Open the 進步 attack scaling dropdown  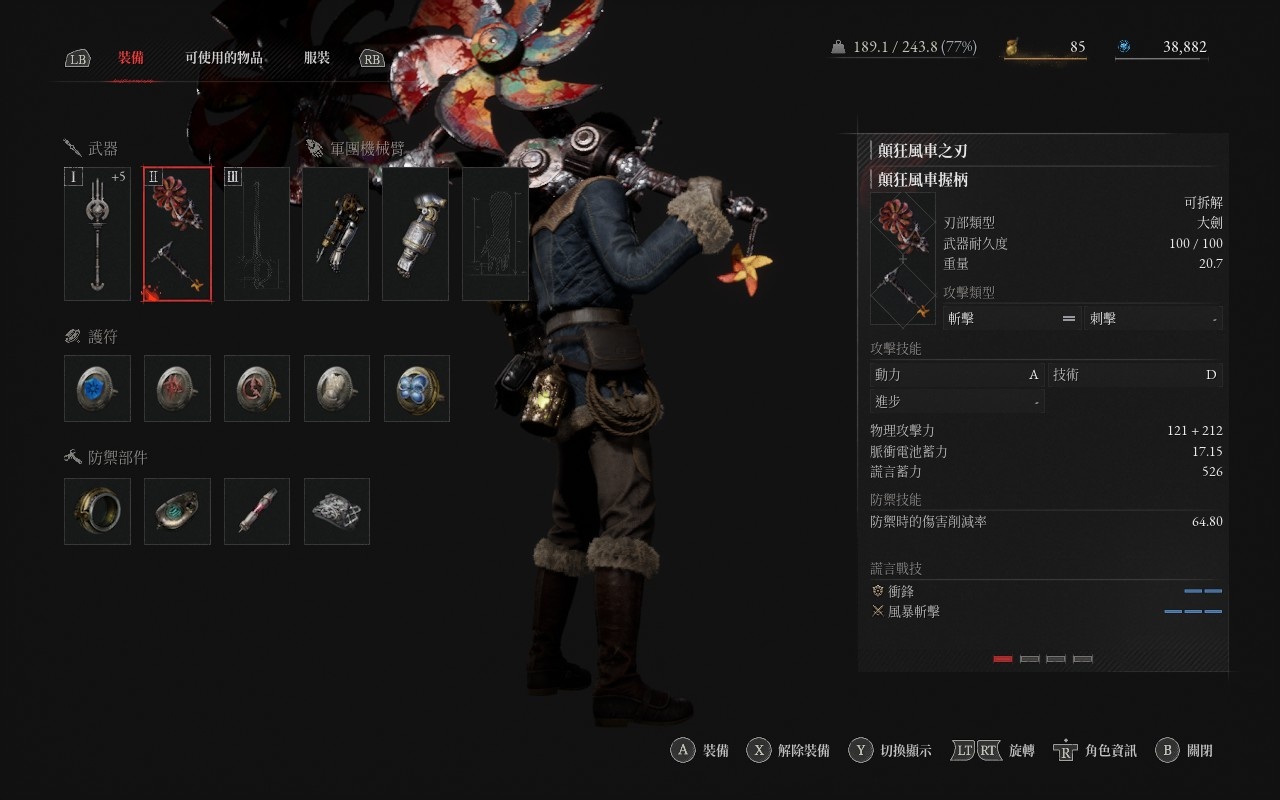coord(957,401)
